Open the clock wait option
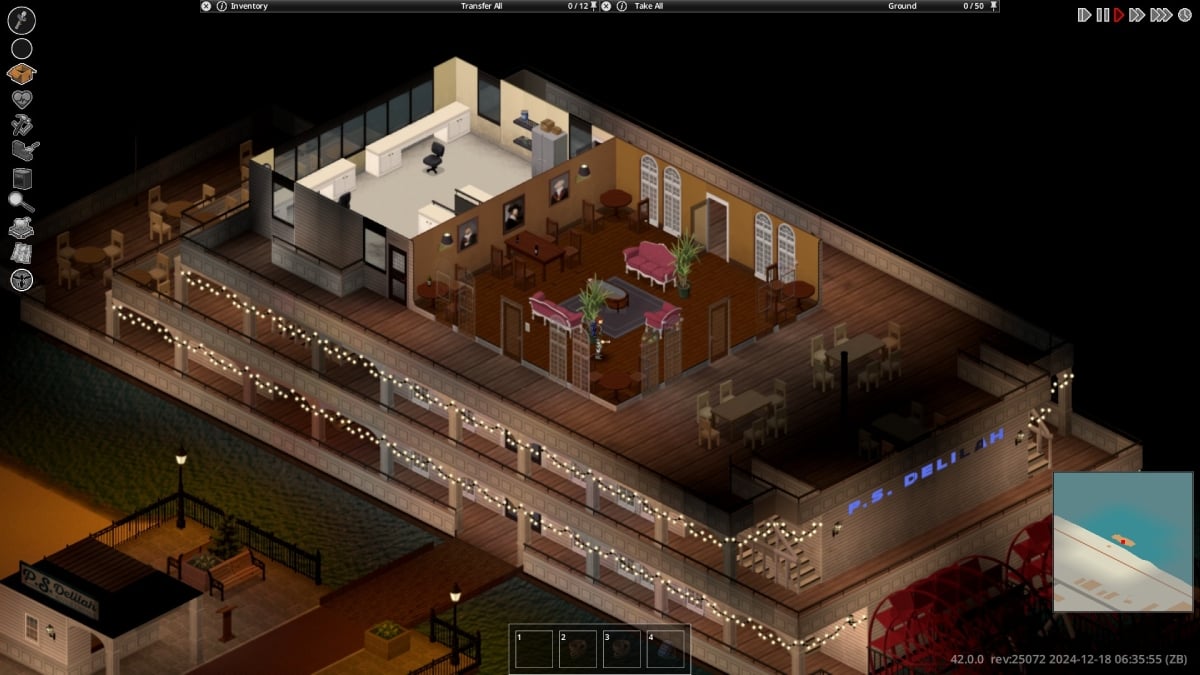The width and height of the screenshot is (1200, 675). point(1183,15)
